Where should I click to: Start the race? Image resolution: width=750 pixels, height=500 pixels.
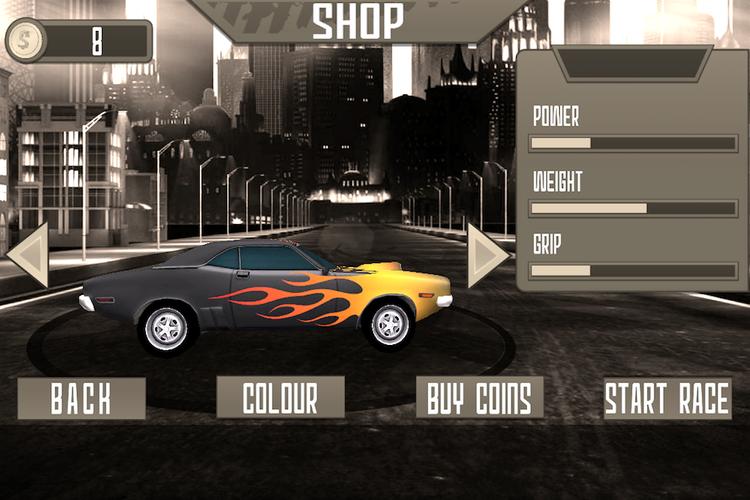click(x=668, y=397)
